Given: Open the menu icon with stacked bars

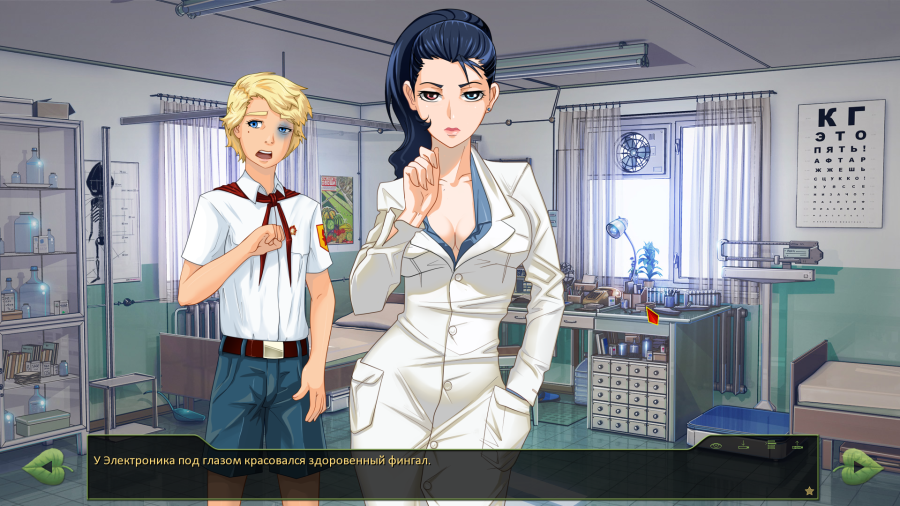Looking at the screenshot, I should 771,445.
